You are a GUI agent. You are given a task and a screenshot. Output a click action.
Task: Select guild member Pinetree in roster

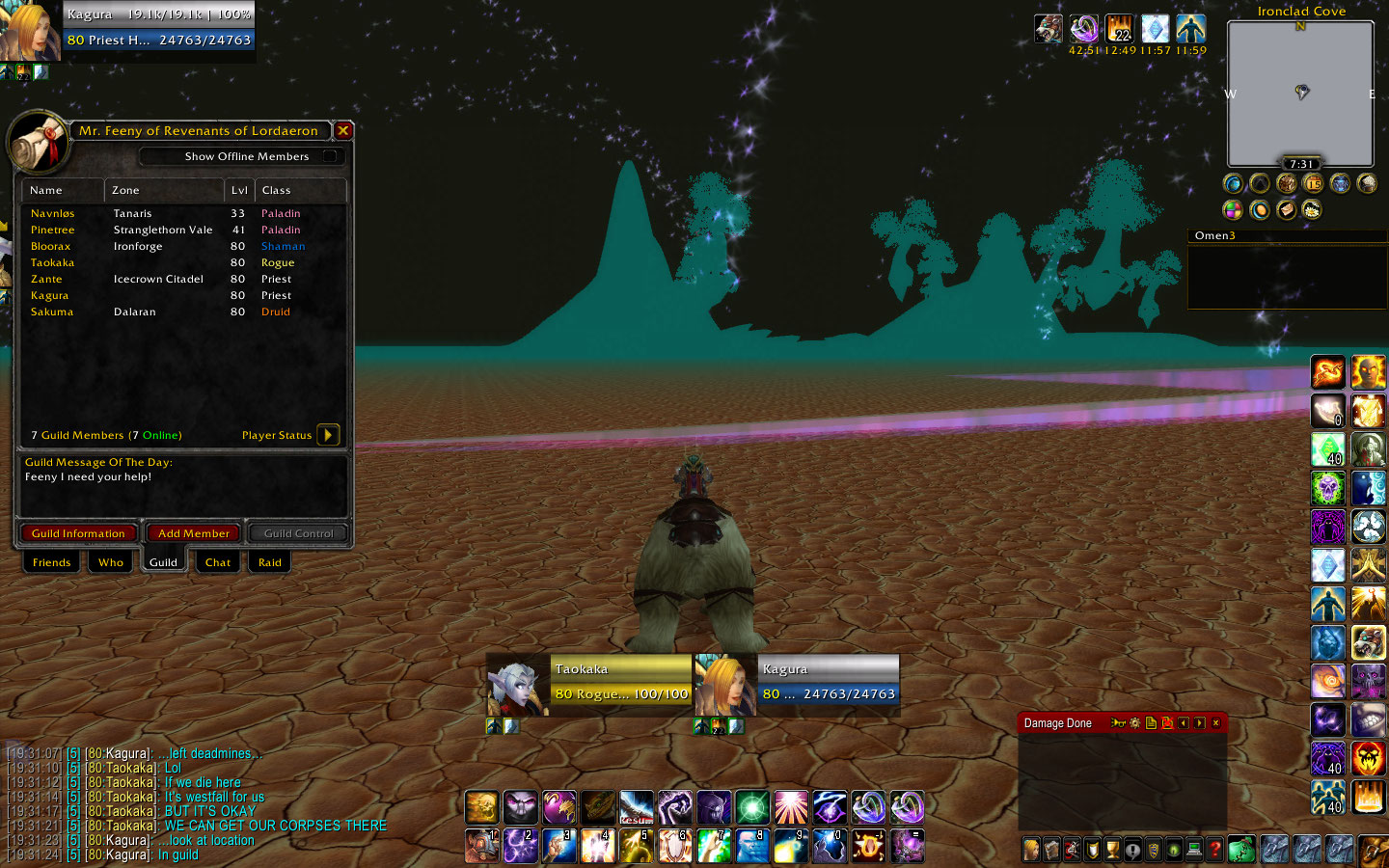tap(52, 230)
